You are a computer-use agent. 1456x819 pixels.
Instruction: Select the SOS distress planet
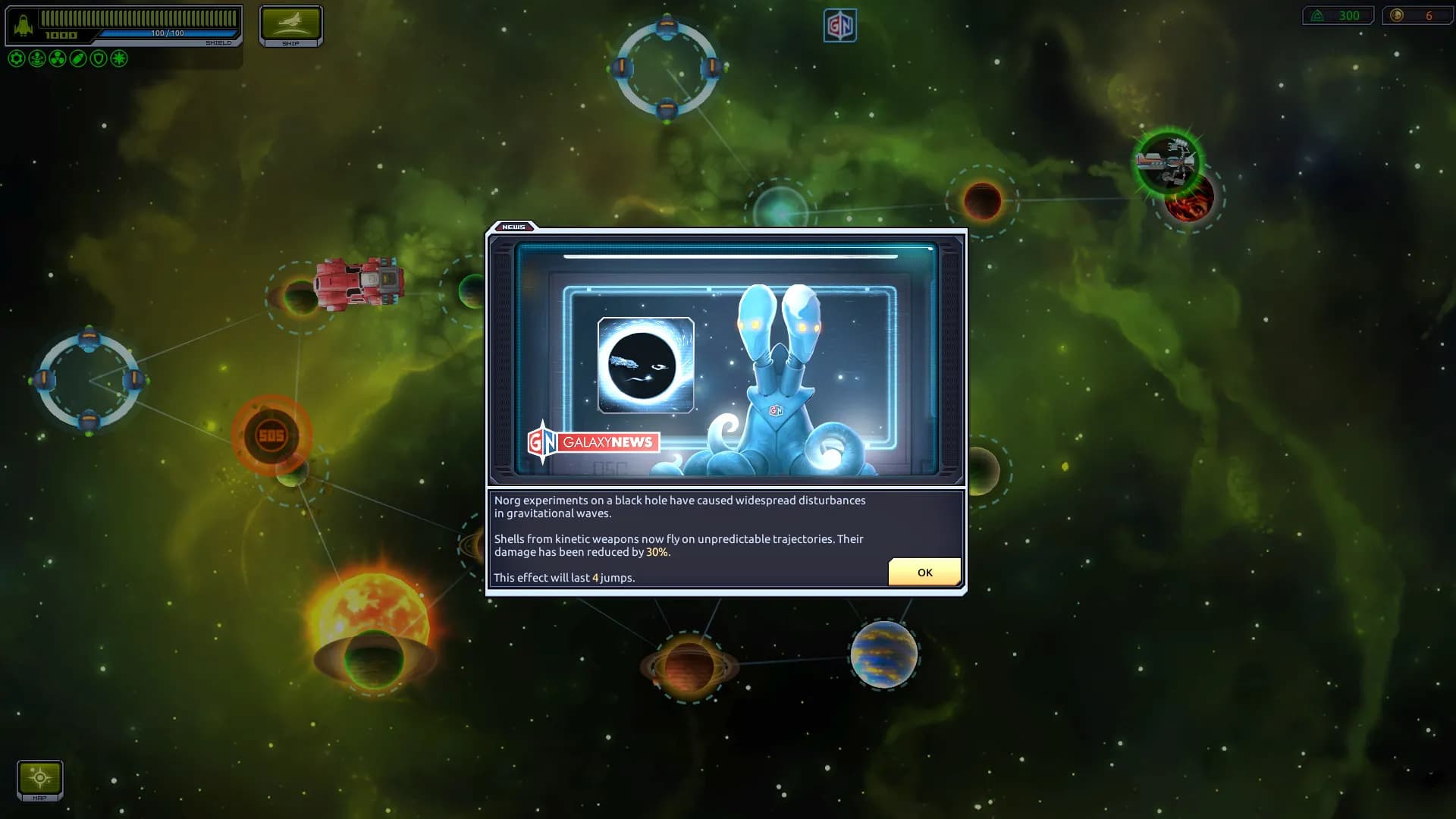(271, 433)
